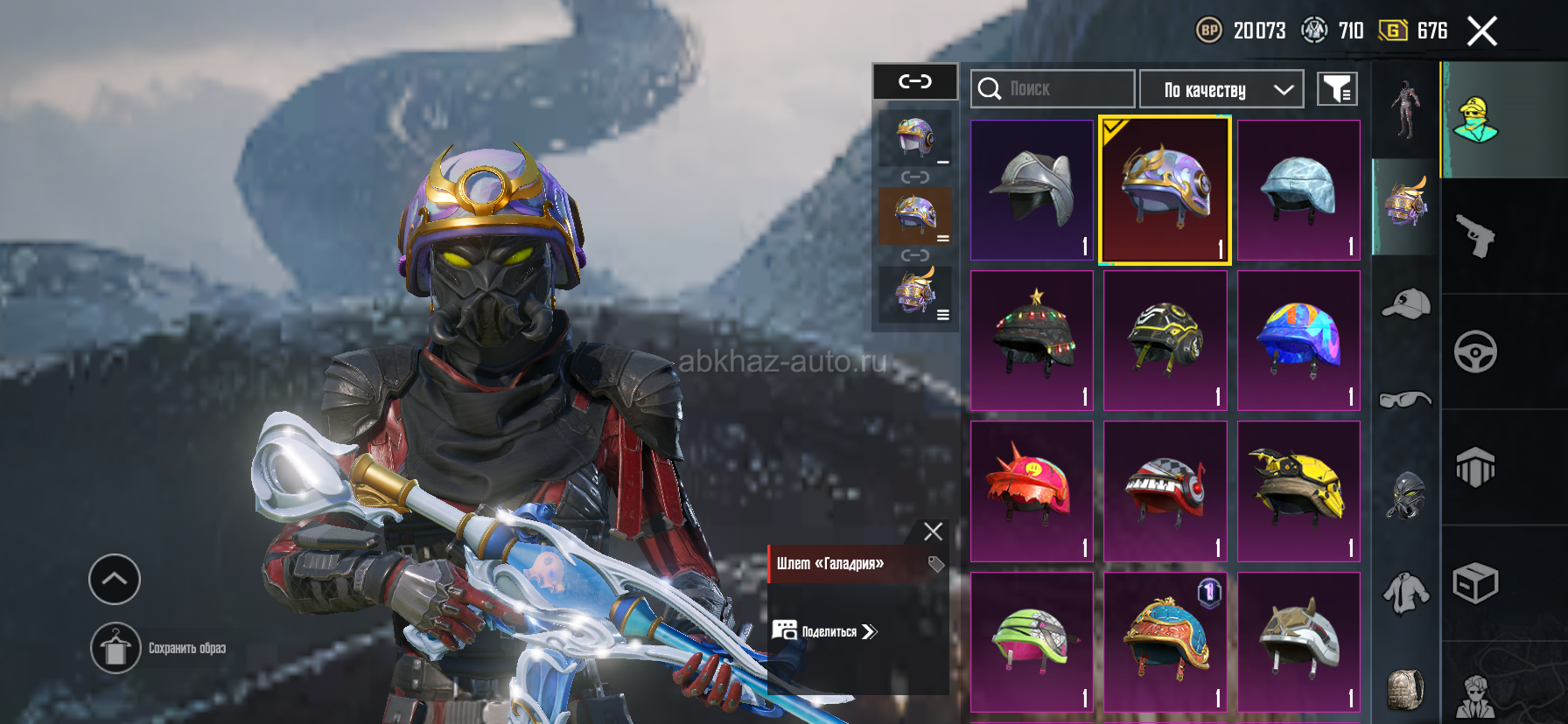
Task: Select the grey steel knight helmet
Action: [1032, 190]
